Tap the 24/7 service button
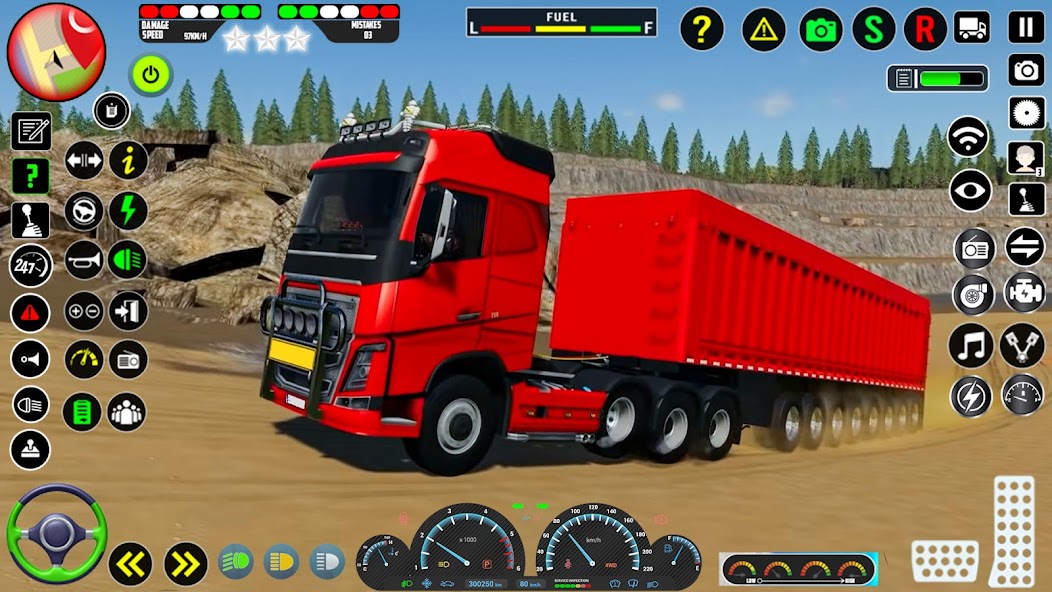 pos(30,266)
